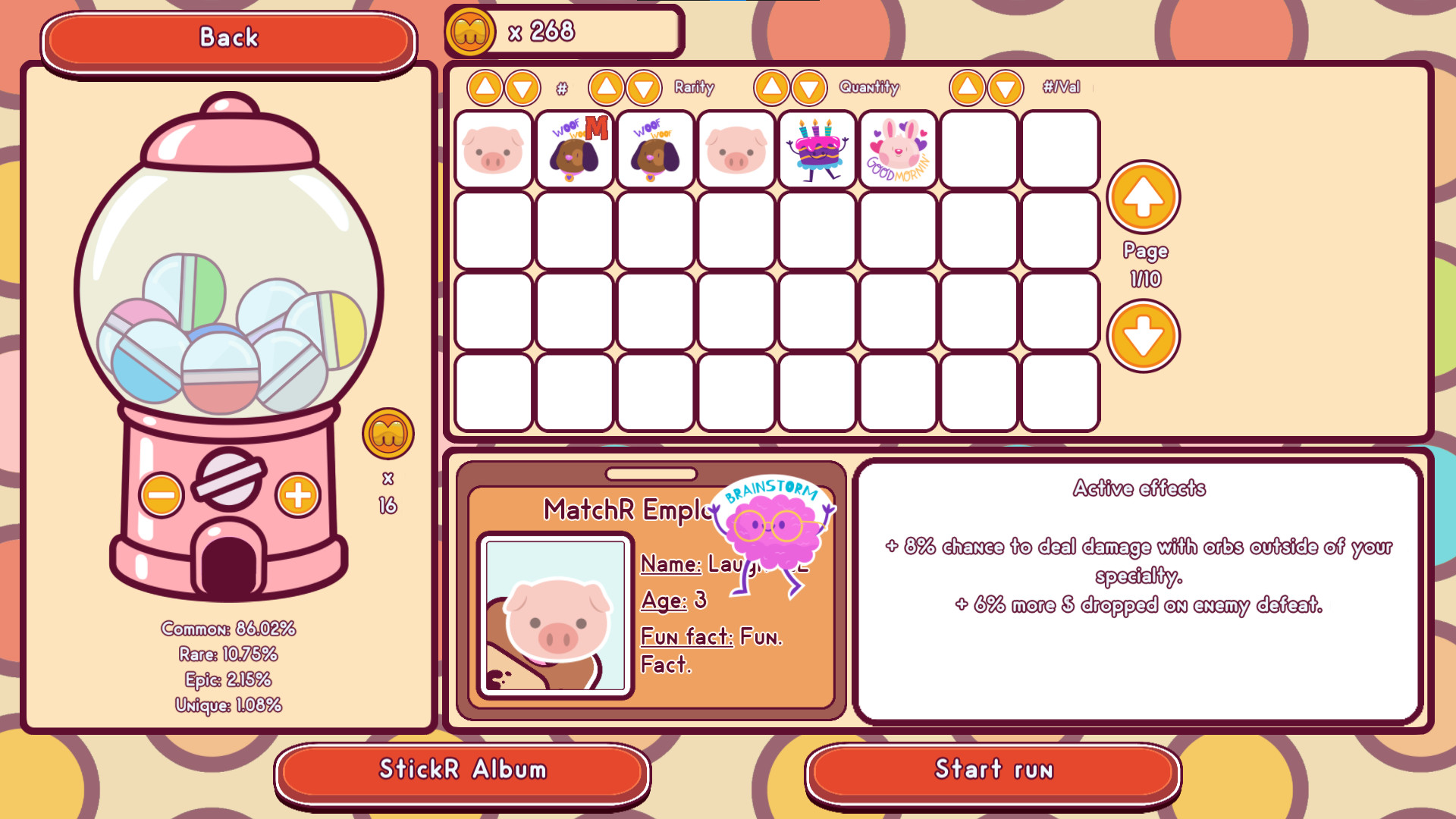This screenshot has height=819, width=1456.
Task: Pick the Good Mornin' bunny sticker
Action: [898, 149]
